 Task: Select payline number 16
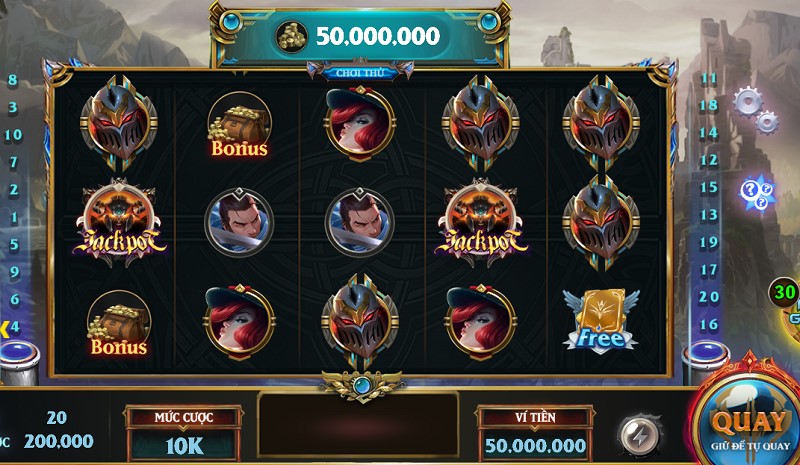(x=709, y=324)
